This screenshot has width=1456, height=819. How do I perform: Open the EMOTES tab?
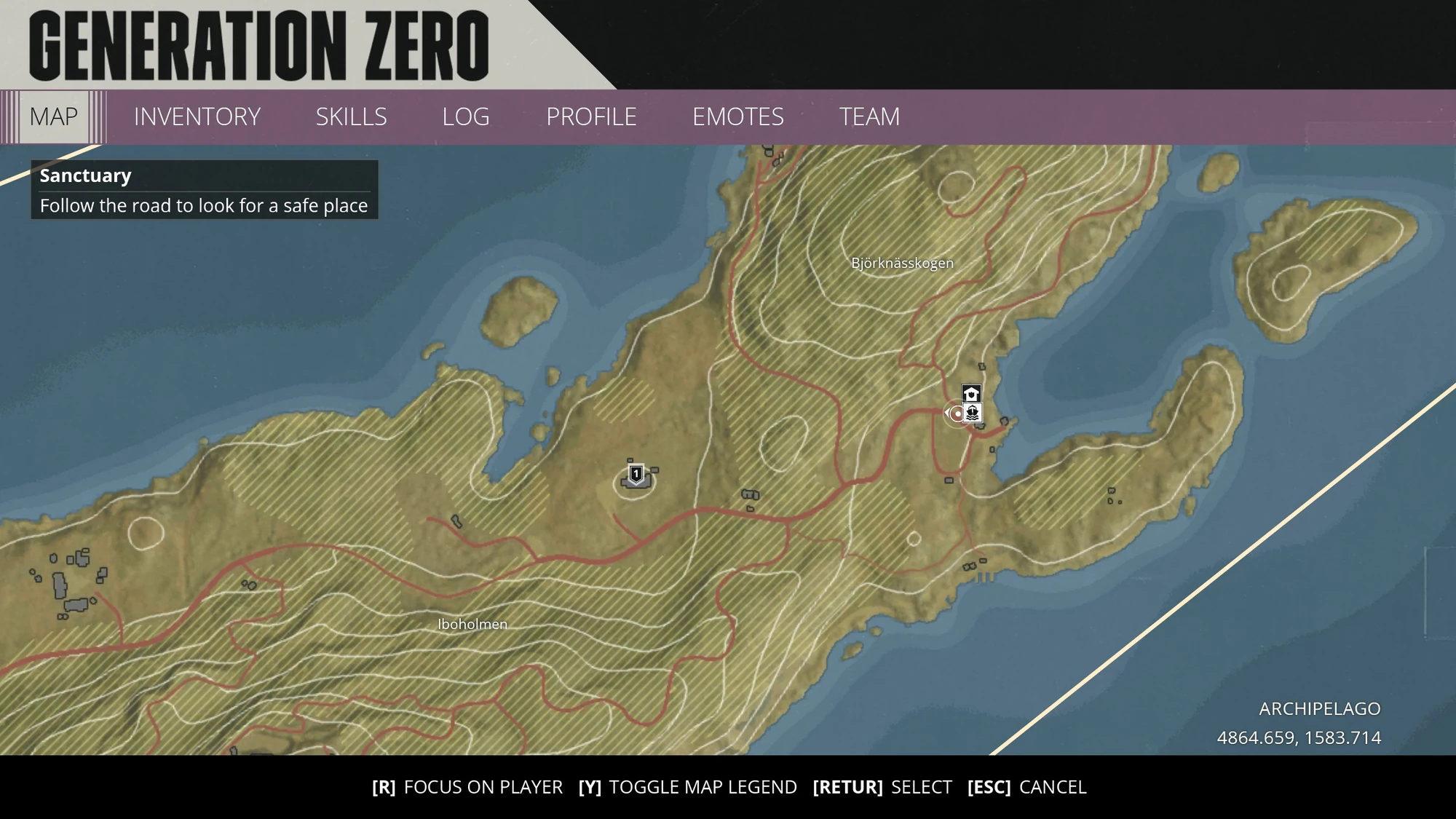click(738, 116)
